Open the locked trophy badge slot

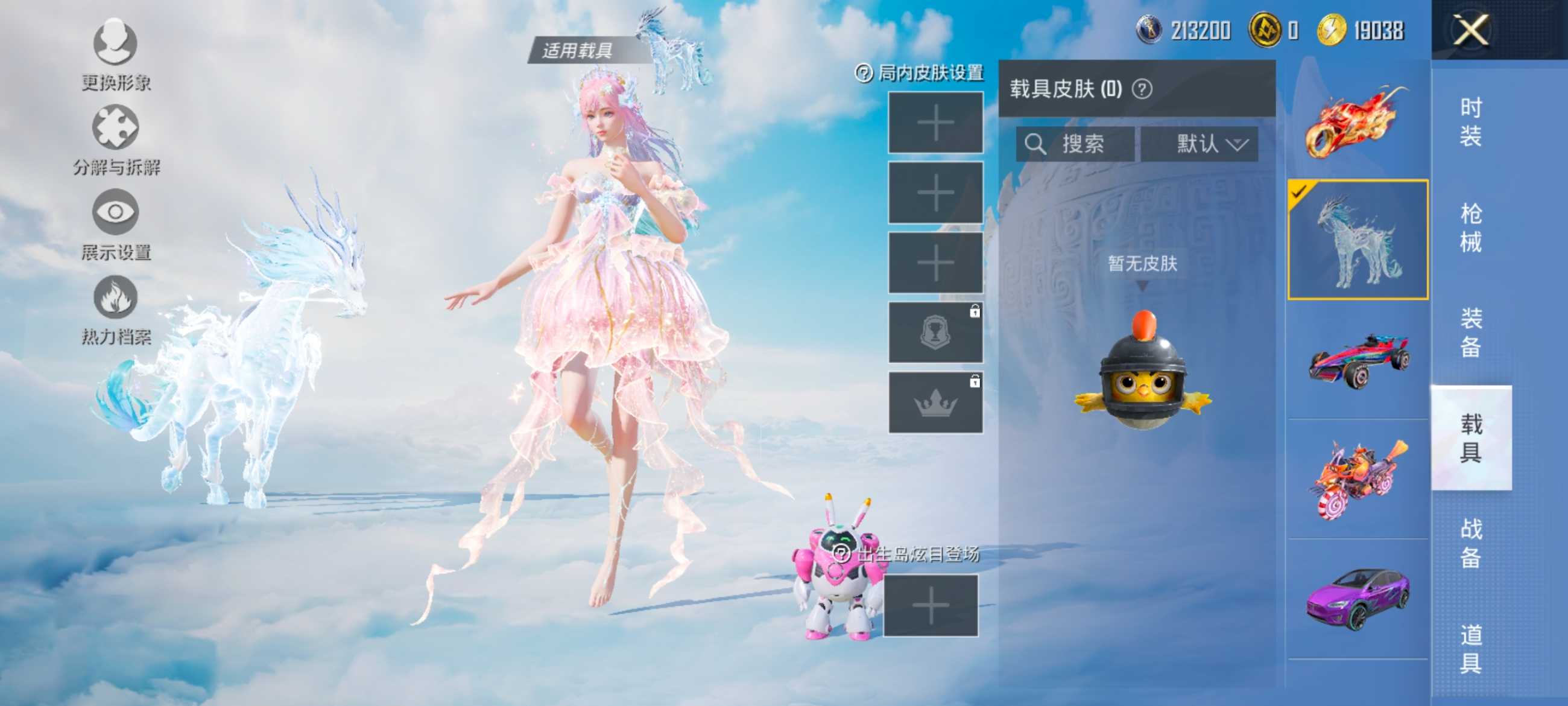[935, 332]
